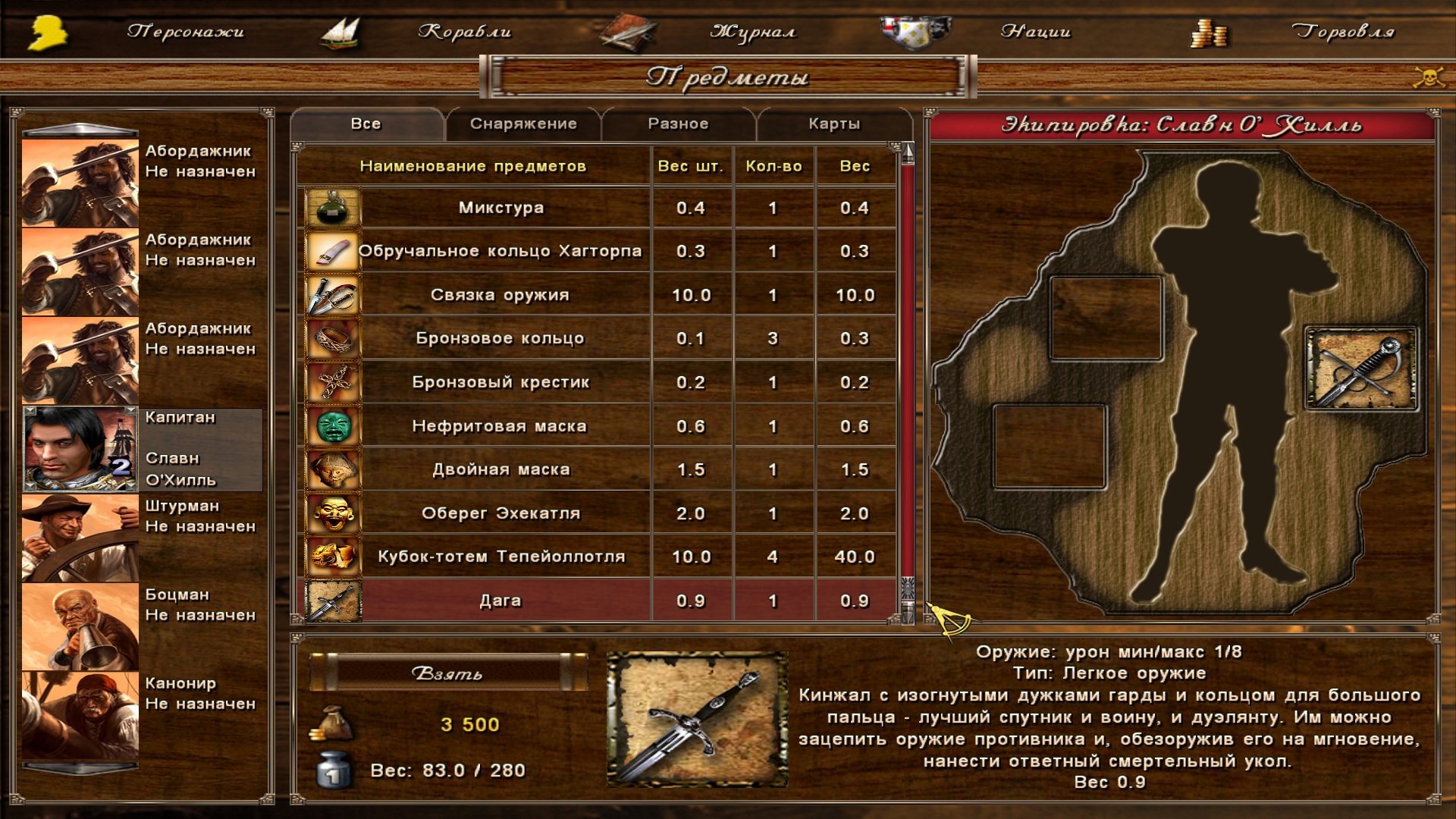This screenshot has width=1456, height=819.
Task: Select Обручальное кольцо Хагторпа in the list
Action: pos(500,251)
